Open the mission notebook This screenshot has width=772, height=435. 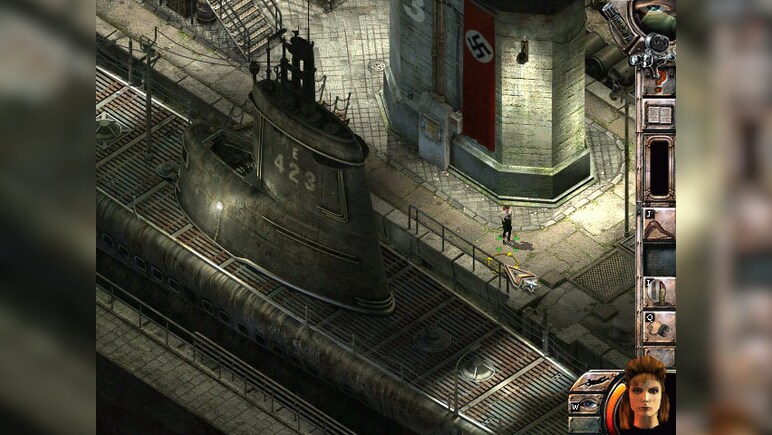click(658, 114)
